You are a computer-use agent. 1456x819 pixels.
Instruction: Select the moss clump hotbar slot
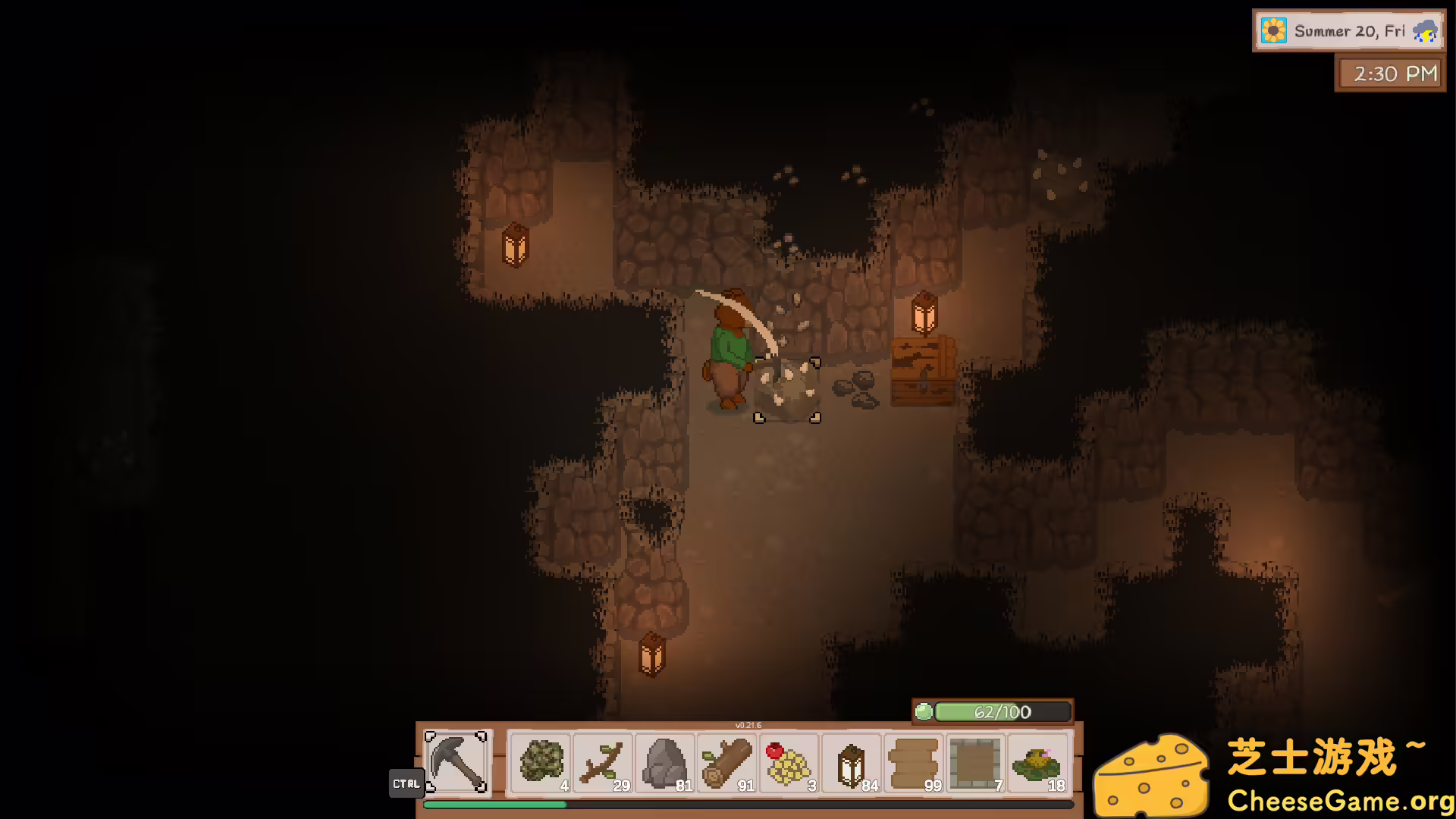pyautogui.click(x=541, y=763)
